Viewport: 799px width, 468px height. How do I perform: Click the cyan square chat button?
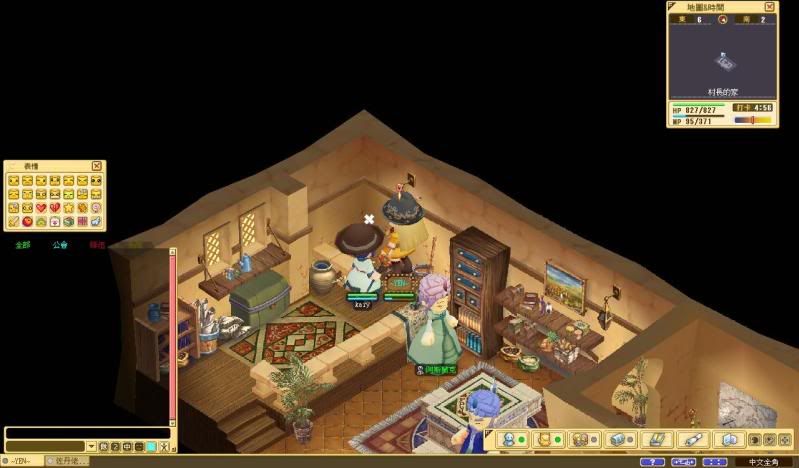151,446
